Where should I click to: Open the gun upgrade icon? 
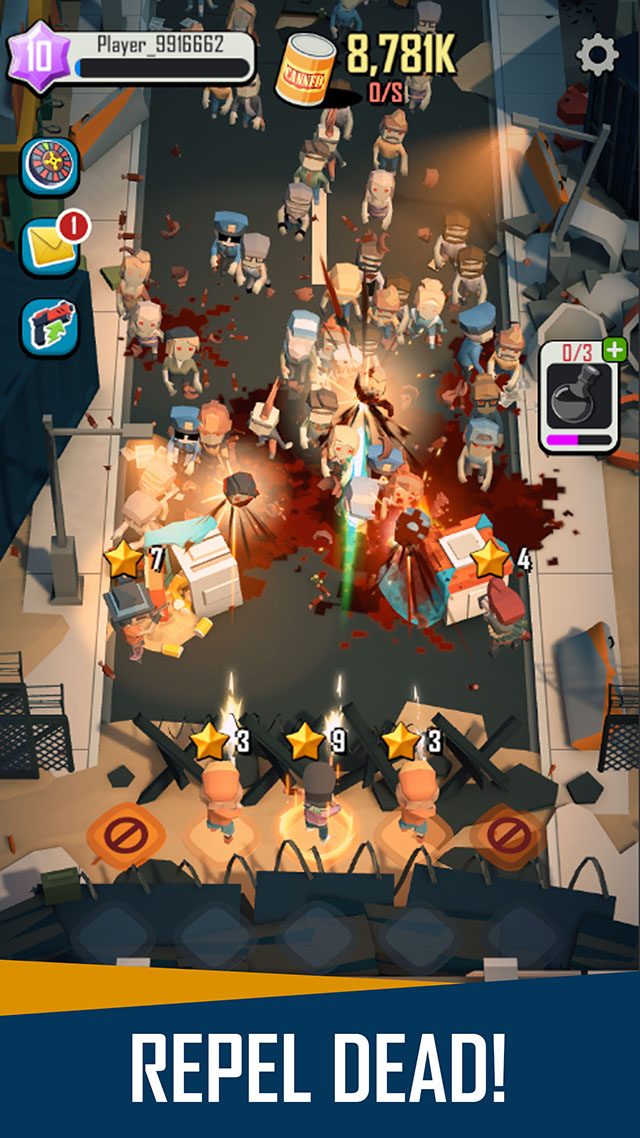click(x=50, y=327)
